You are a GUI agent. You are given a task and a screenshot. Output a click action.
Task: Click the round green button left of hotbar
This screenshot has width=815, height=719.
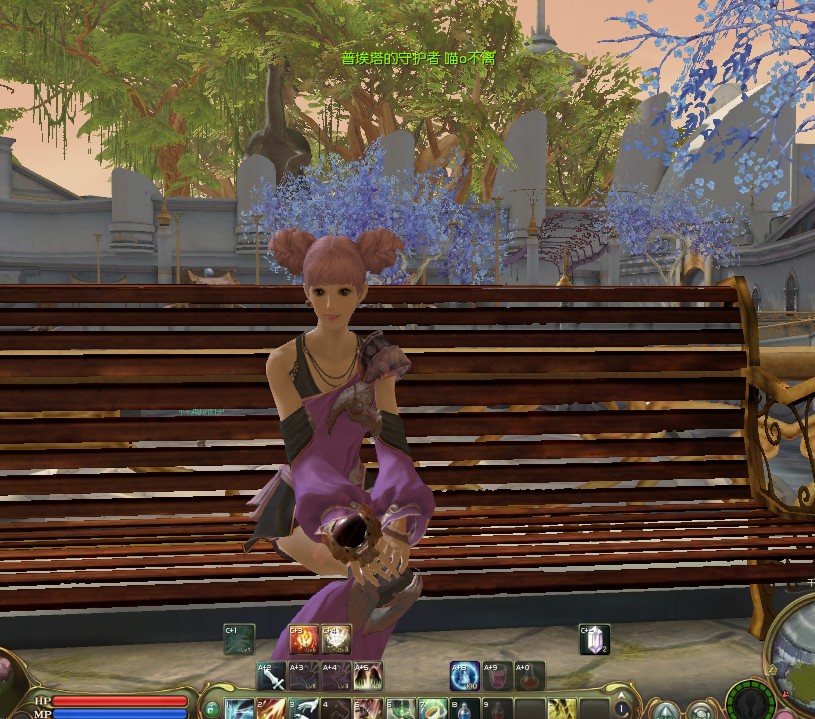click(x=211, y=709)
